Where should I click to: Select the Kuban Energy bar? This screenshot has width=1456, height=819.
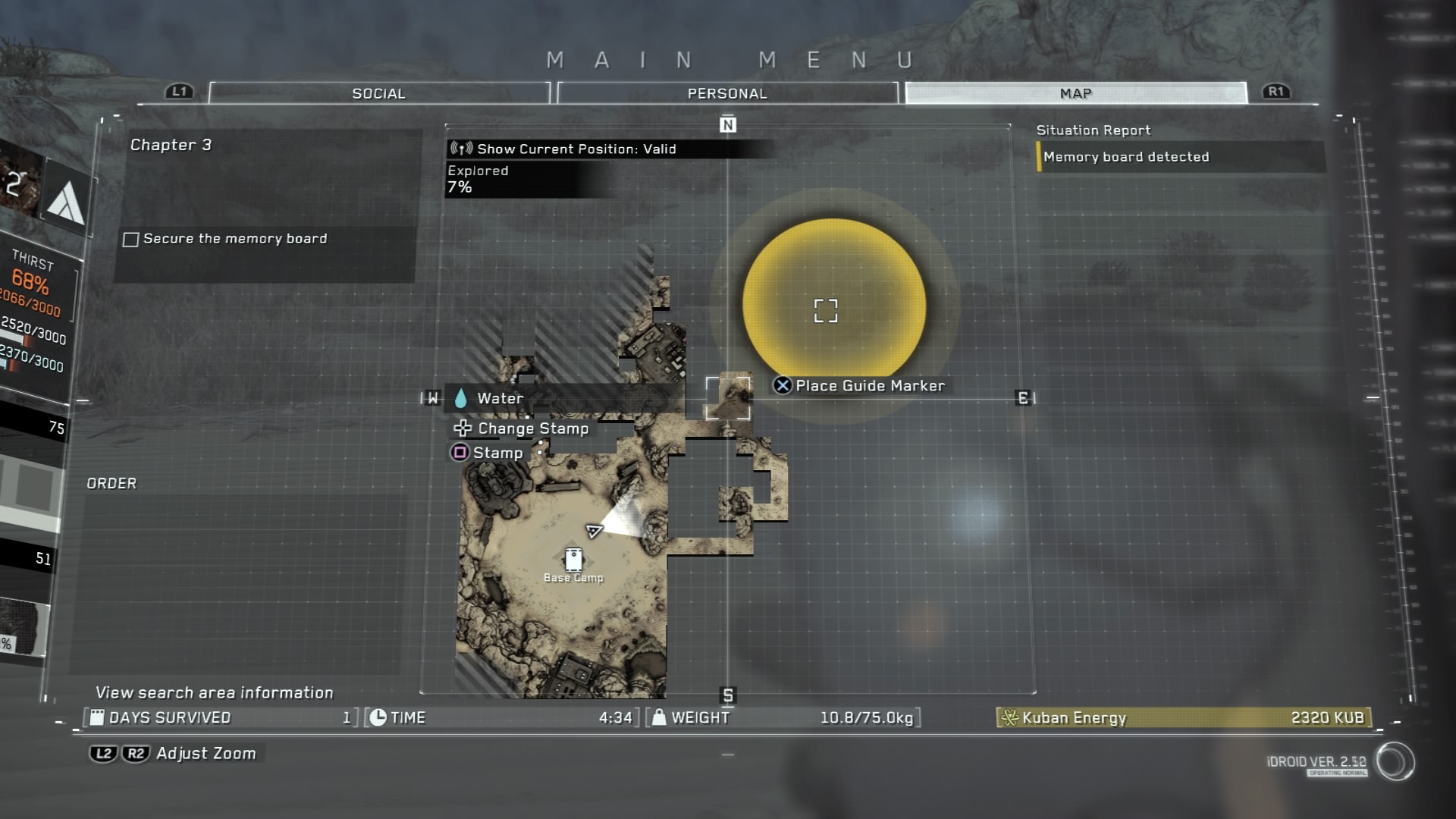click(1184, 717)
